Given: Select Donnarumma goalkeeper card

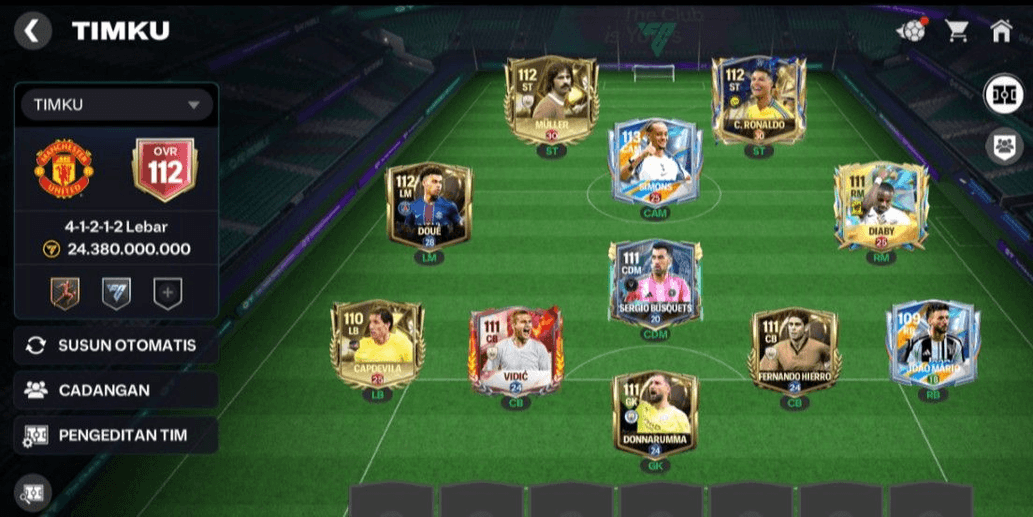Looking at the screenshot, I should point(655,415).
